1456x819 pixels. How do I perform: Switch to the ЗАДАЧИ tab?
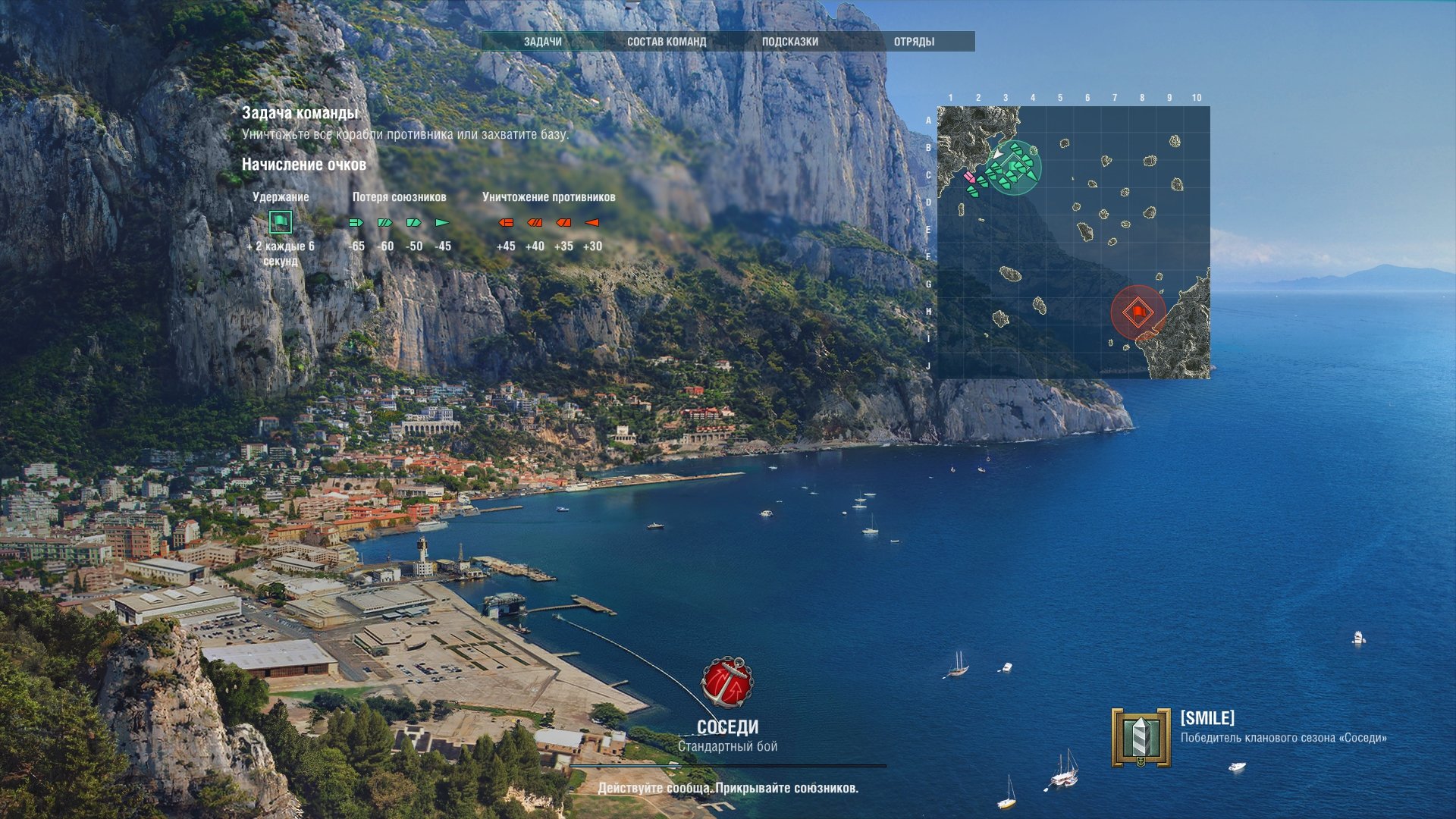pyautogui.click(x=543, y=42)
